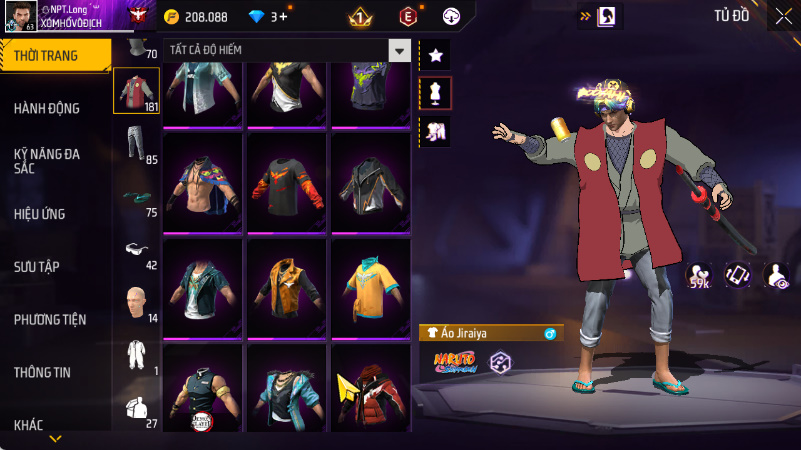Go to the Sưu Tập tab

(37, 266)
